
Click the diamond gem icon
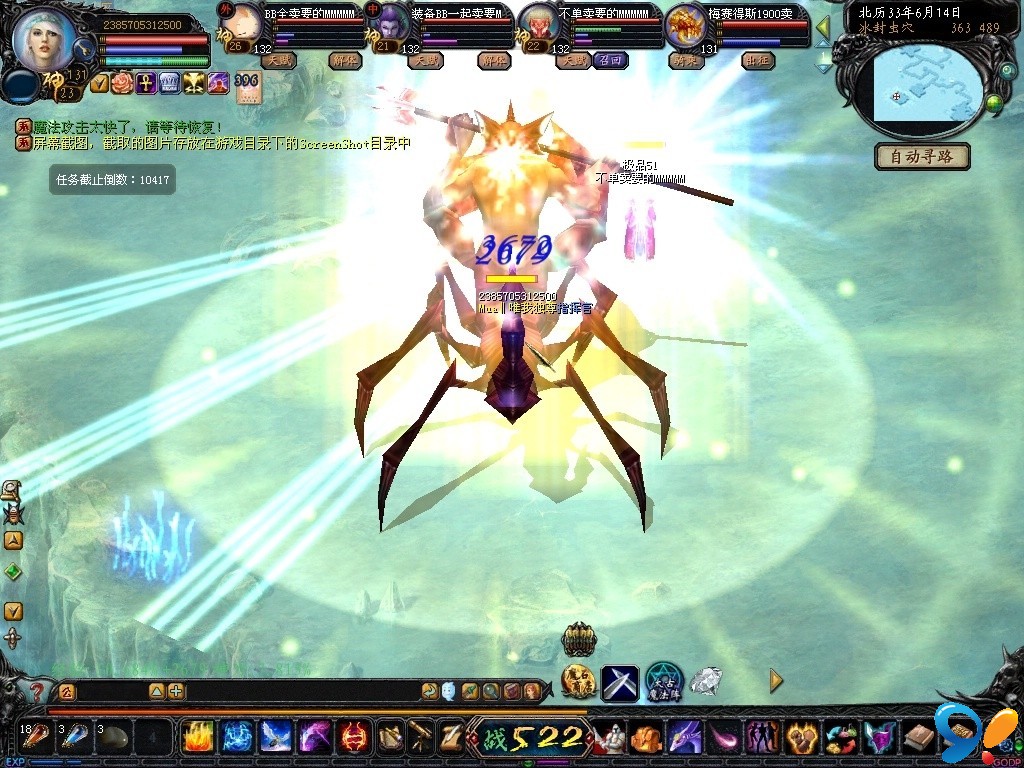pyautogui.click(x=706, y=681)
